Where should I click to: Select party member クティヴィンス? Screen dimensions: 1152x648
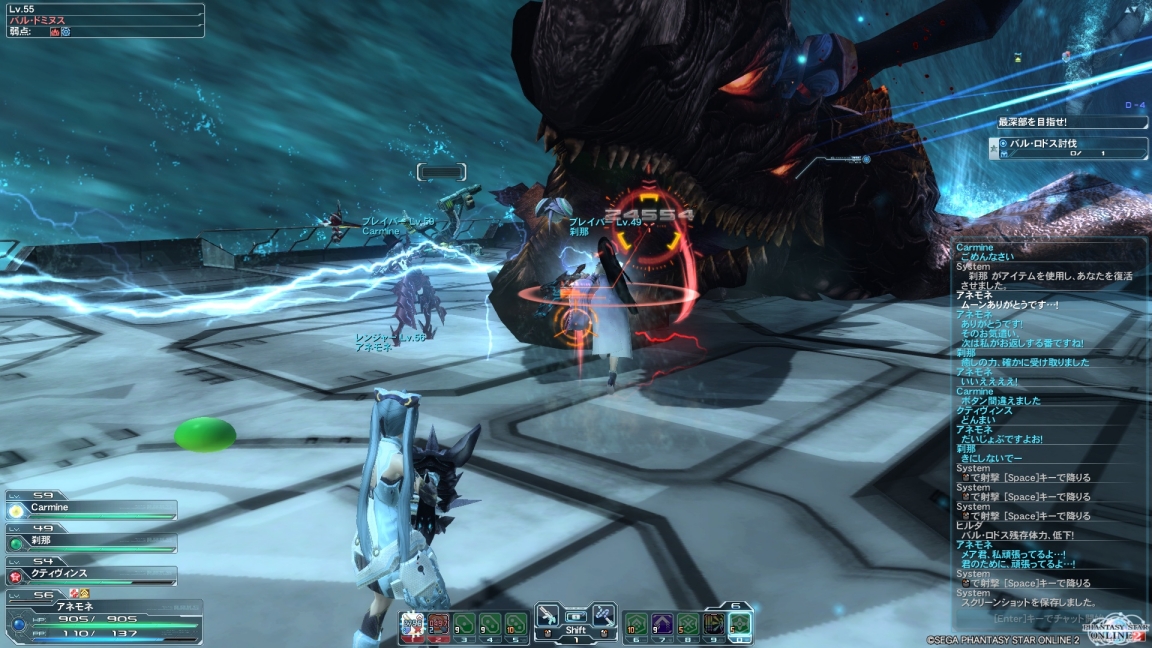pos(92,576)
